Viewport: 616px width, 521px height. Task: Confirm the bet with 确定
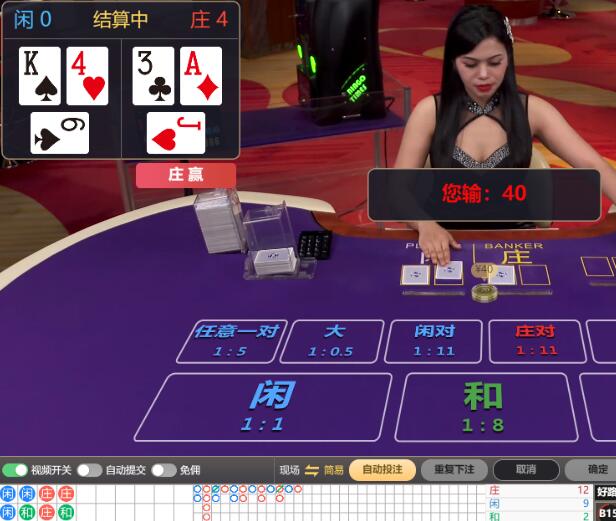pyautogui.click(x=595, y=470)
